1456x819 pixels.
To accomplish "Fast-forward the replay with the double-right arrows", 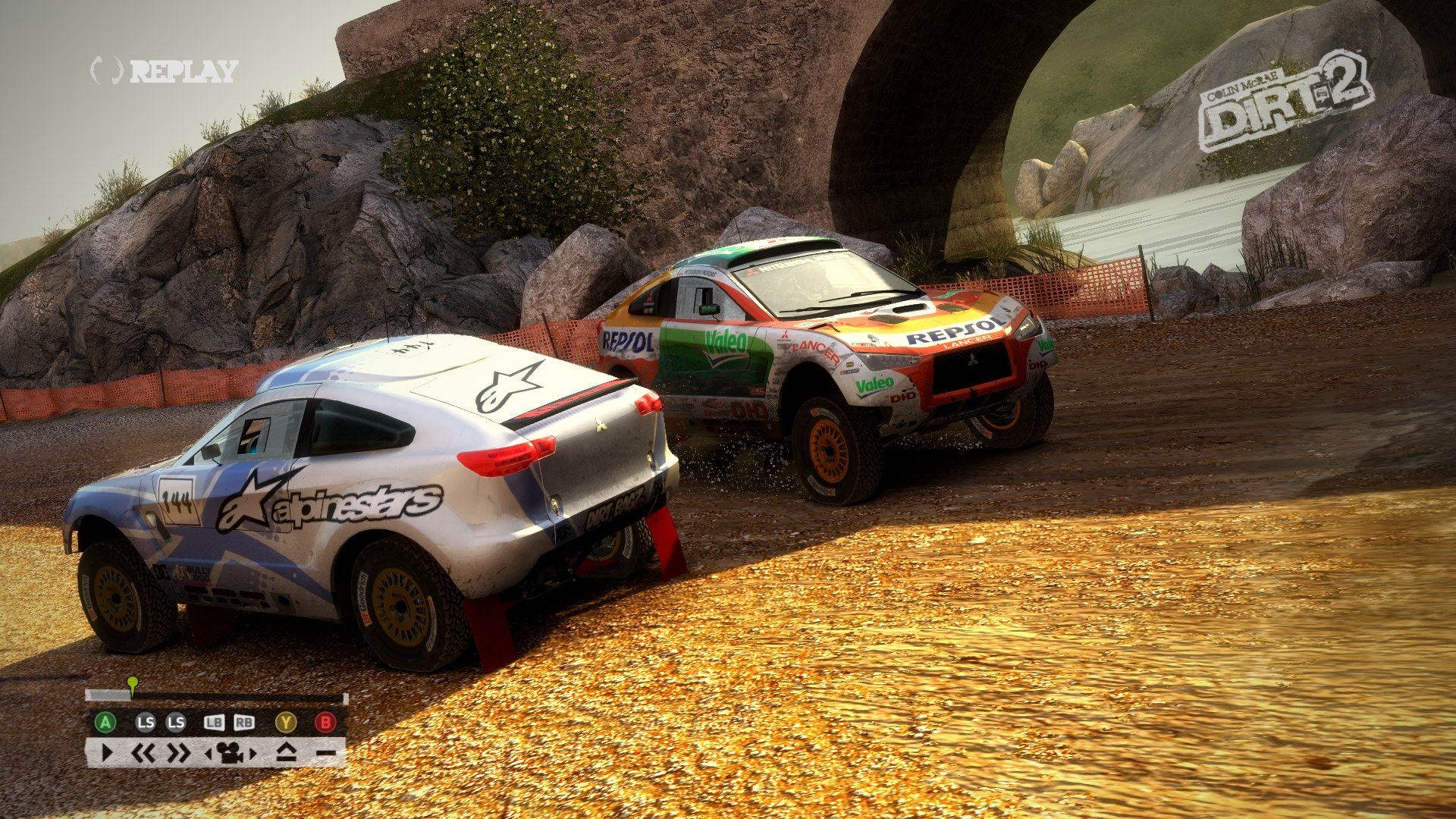I will [178, 754].
